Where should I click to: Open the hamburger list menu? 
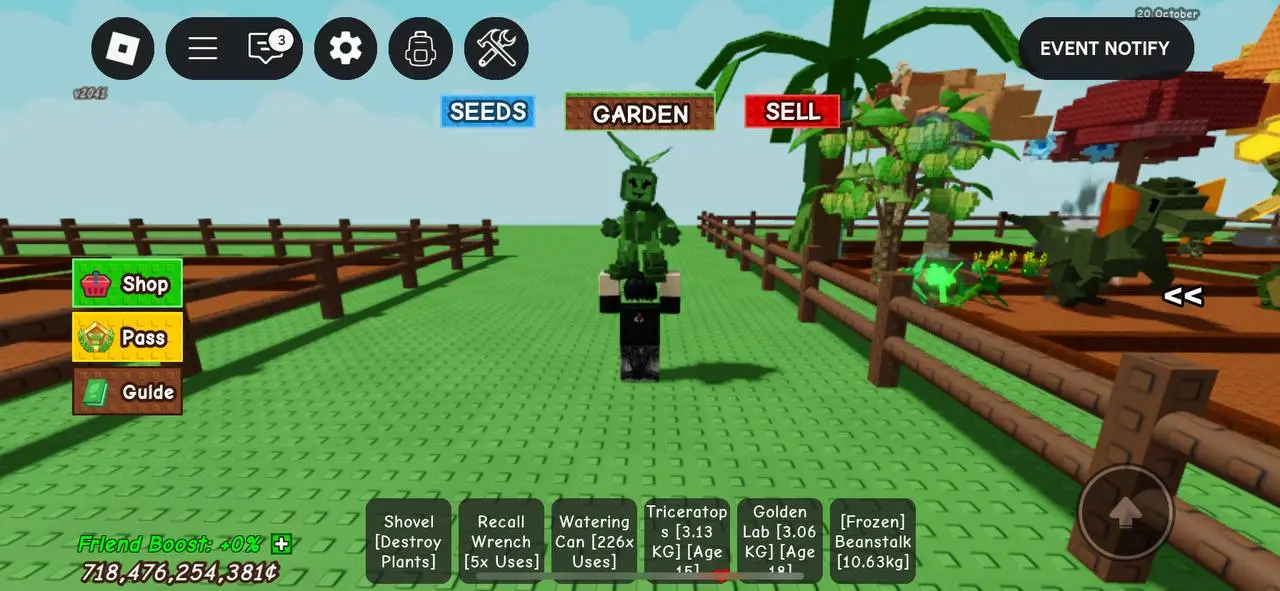203,48
